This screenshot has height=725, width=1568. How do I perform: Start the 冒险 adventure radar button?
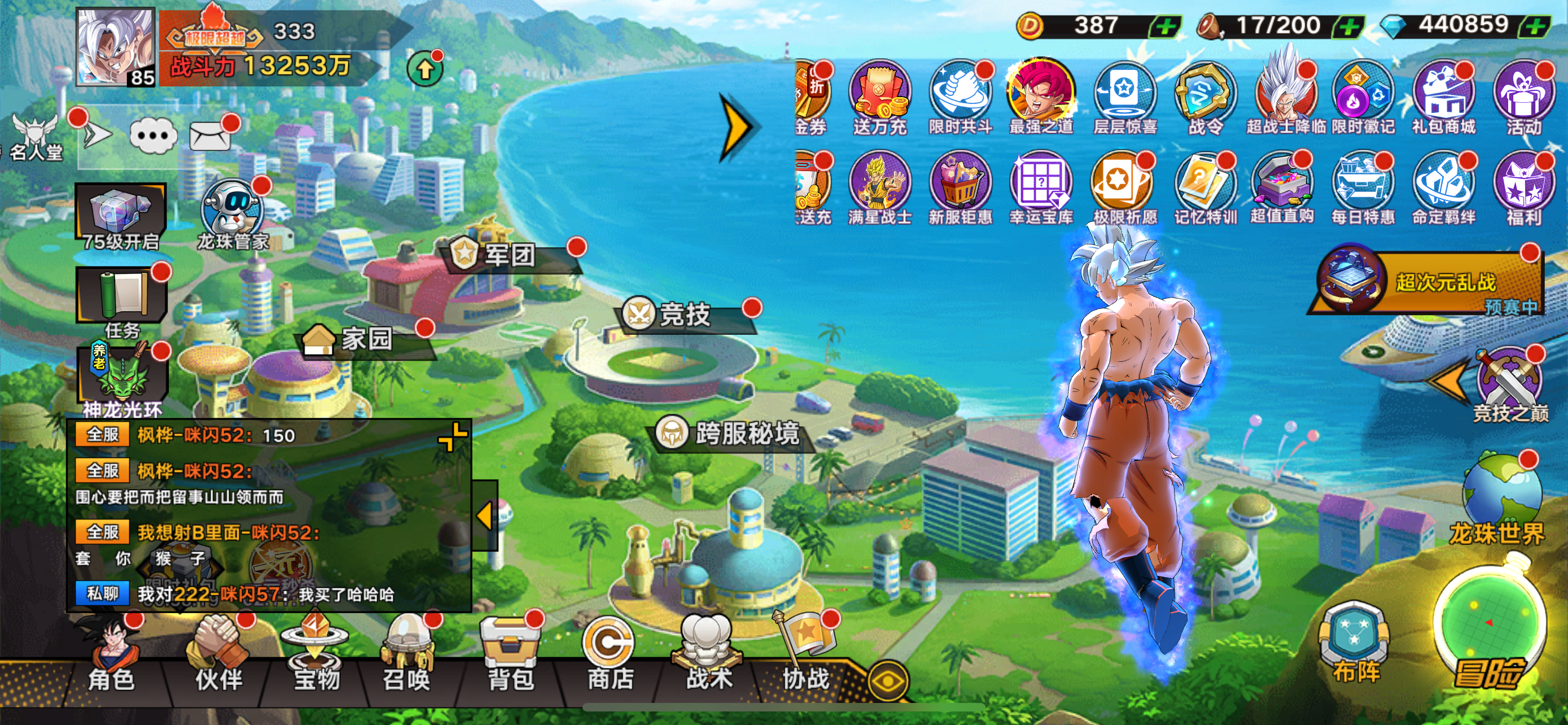[x=1489, y=633]
